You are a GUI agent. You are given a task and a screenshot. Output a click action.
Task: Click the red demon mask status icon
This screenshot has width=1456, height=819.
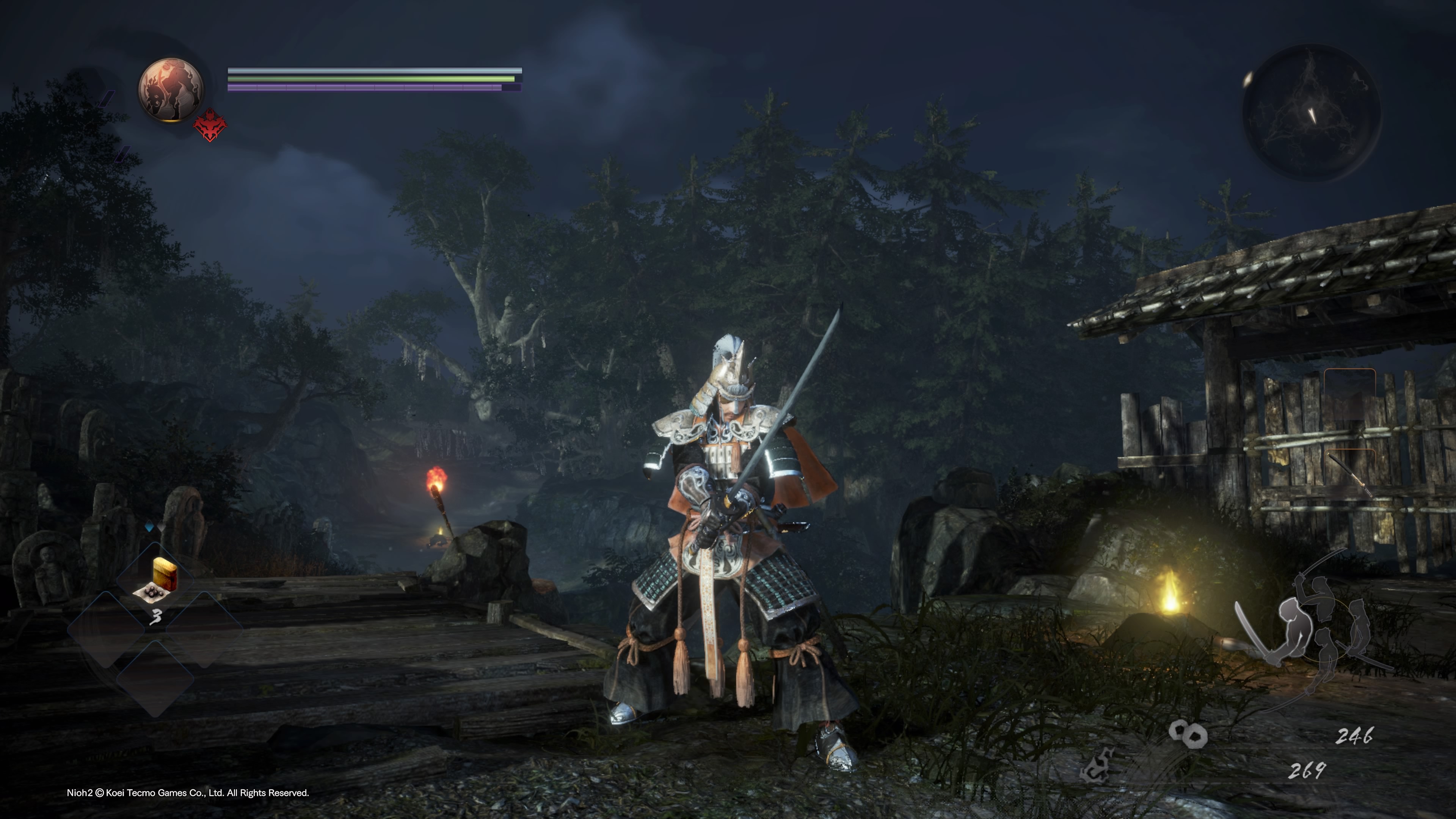tap(209, 126)
